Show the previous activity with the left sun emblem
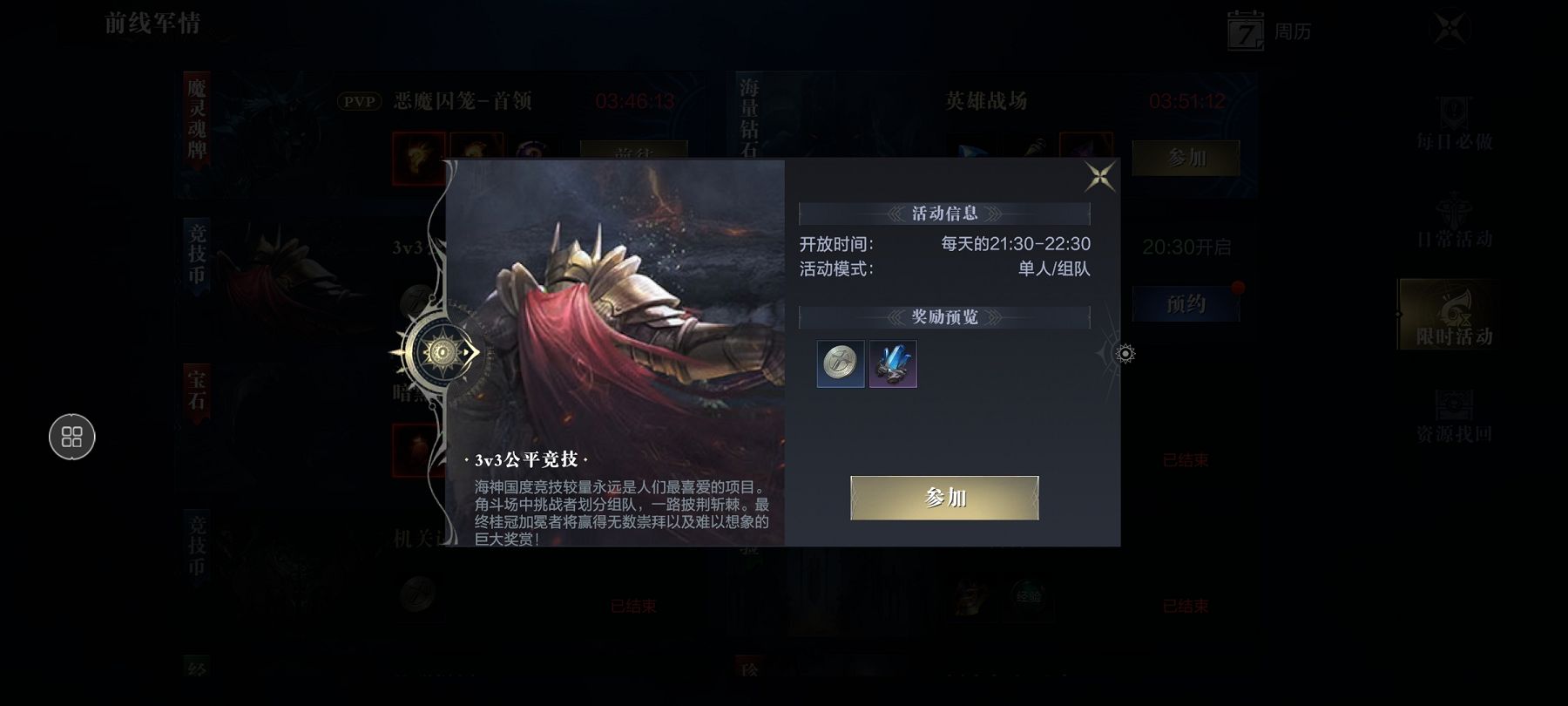Screen dimensions: 1568x706 tap(441, 352)
